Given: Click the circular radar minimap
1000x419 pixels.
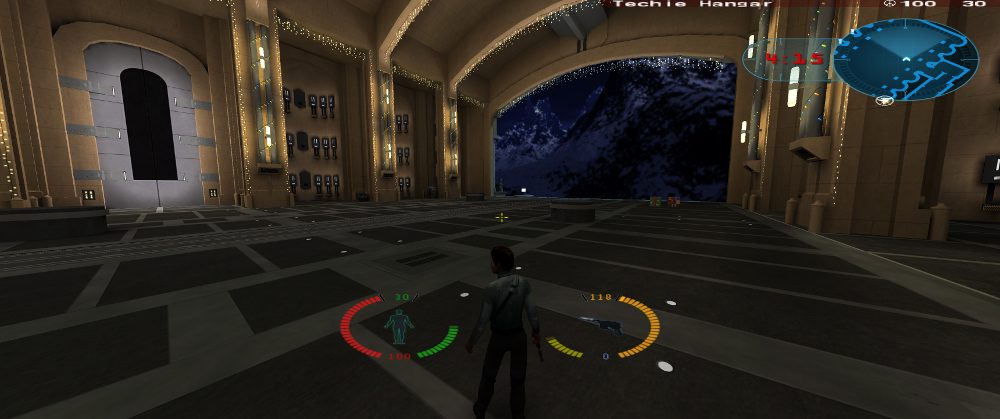Looking at the screenshot, I should click(905, 60).
